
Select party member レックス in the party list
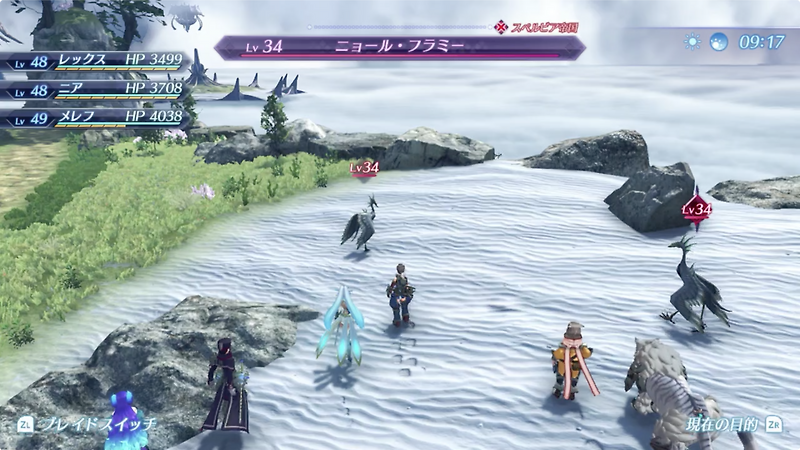(x=98, y=61)
